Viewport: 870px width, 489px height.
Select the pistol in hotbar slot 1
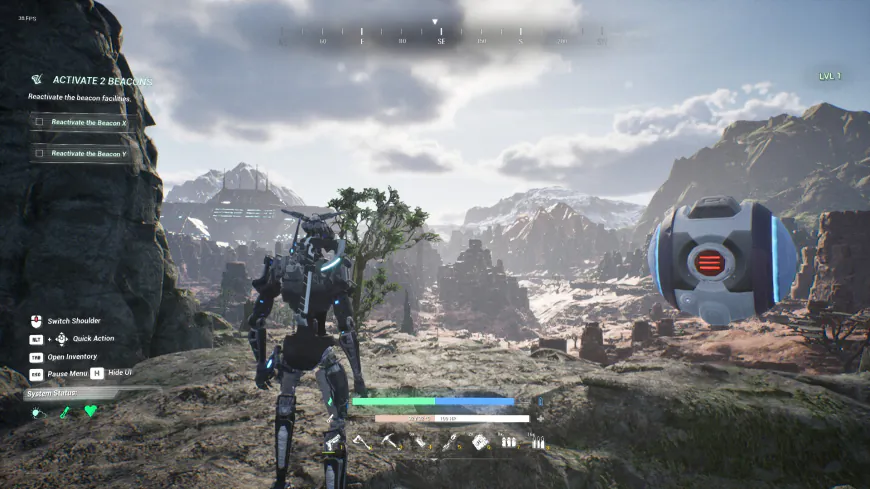pyautogui.click(x=333, y=441)
